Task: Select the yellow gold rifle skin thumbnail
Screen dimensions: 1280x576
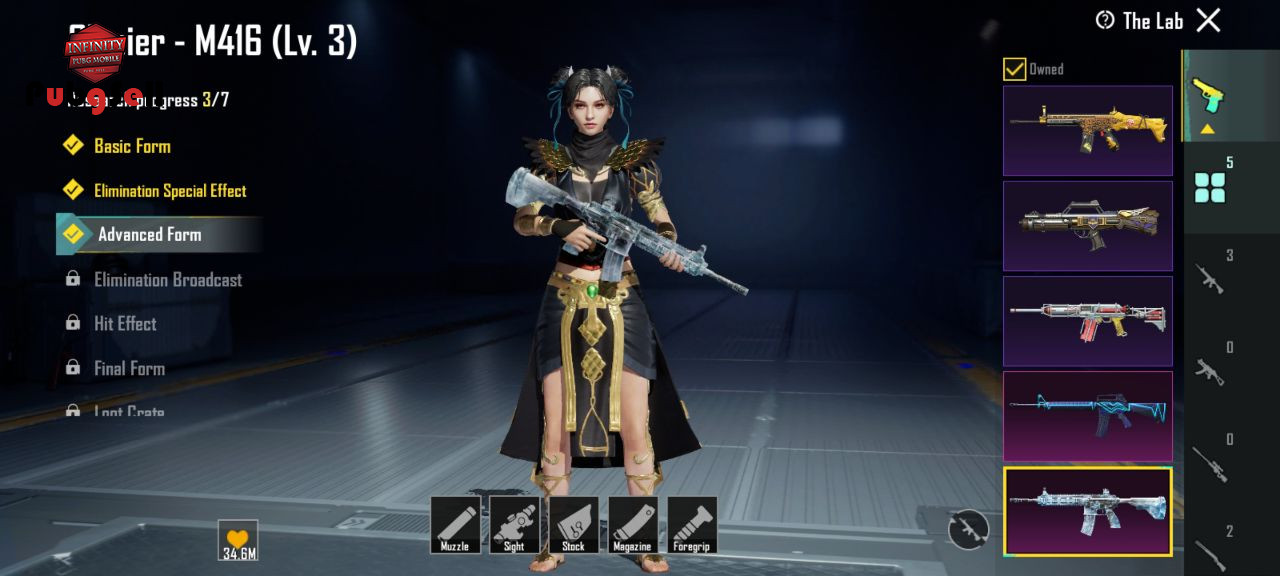Action: [1087, 131]
